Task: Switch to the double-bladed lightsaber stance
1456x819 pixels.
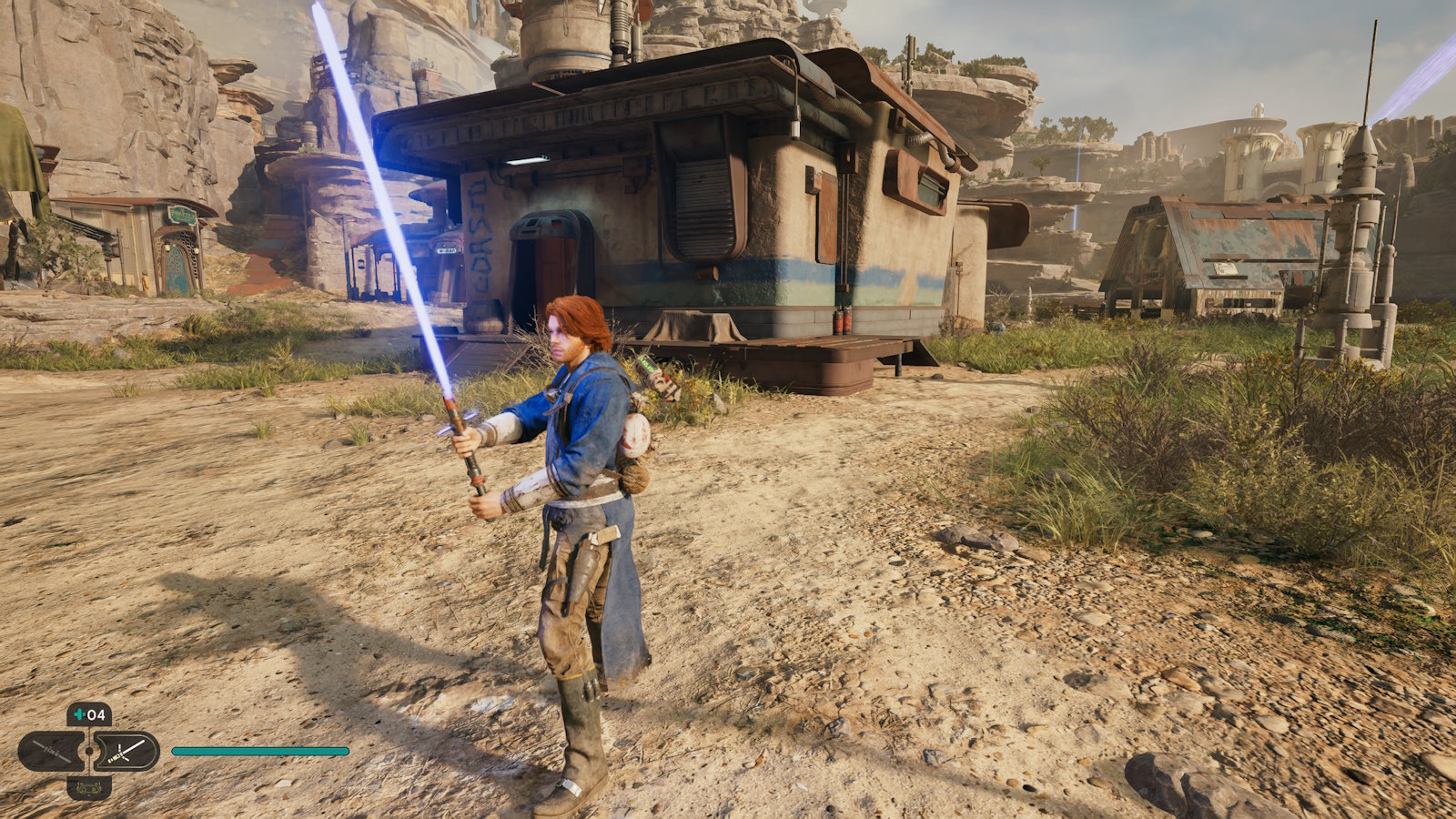Action: coord(51,752)
